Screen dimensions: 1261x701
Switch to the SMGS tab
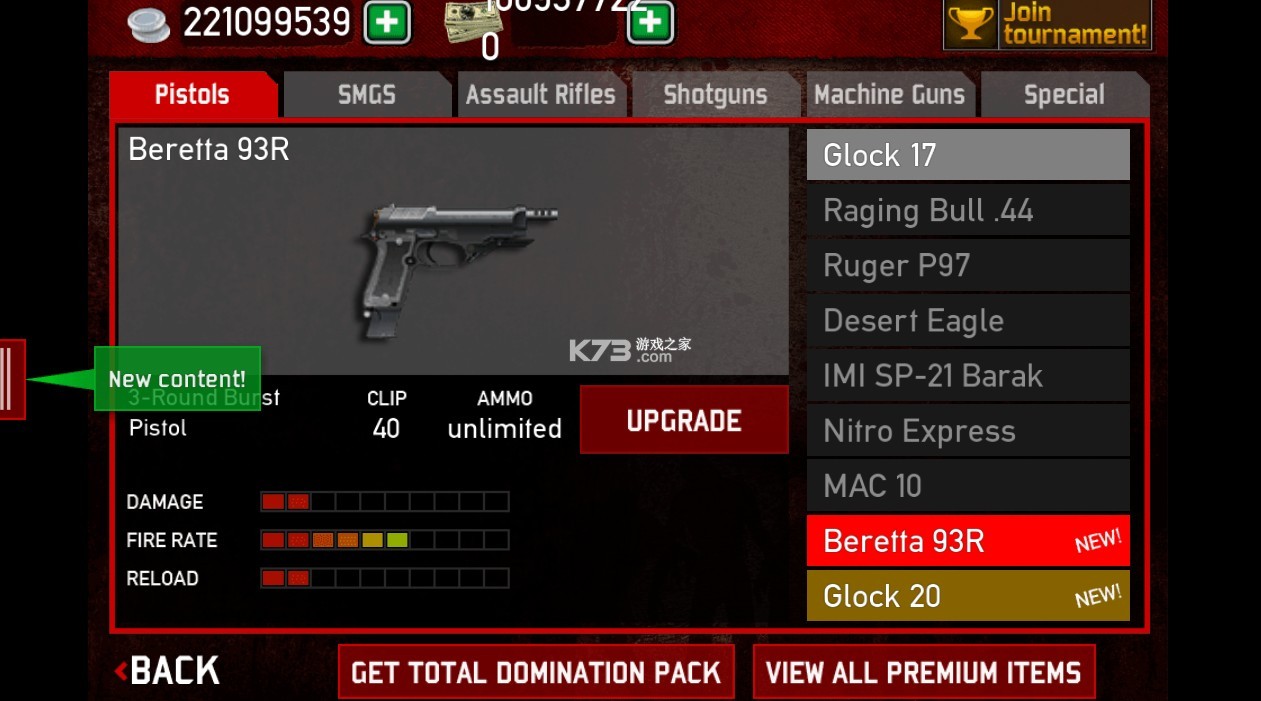pyautogui.click(x=366, y=95)
